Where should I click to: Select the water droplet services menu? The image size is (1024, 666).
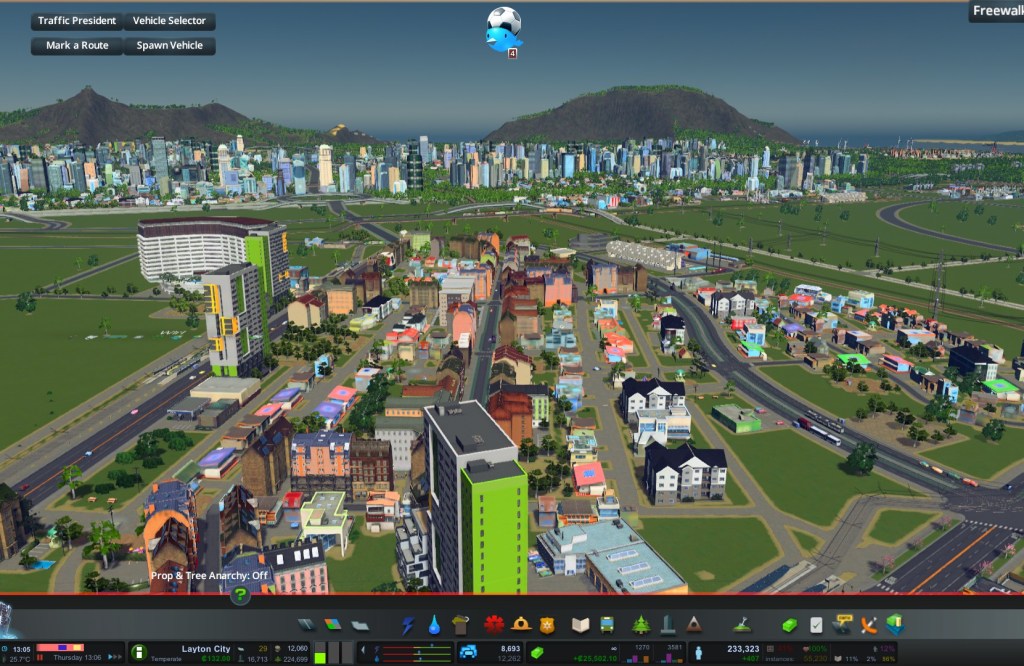pyautogui.click(x=434, y=625)
